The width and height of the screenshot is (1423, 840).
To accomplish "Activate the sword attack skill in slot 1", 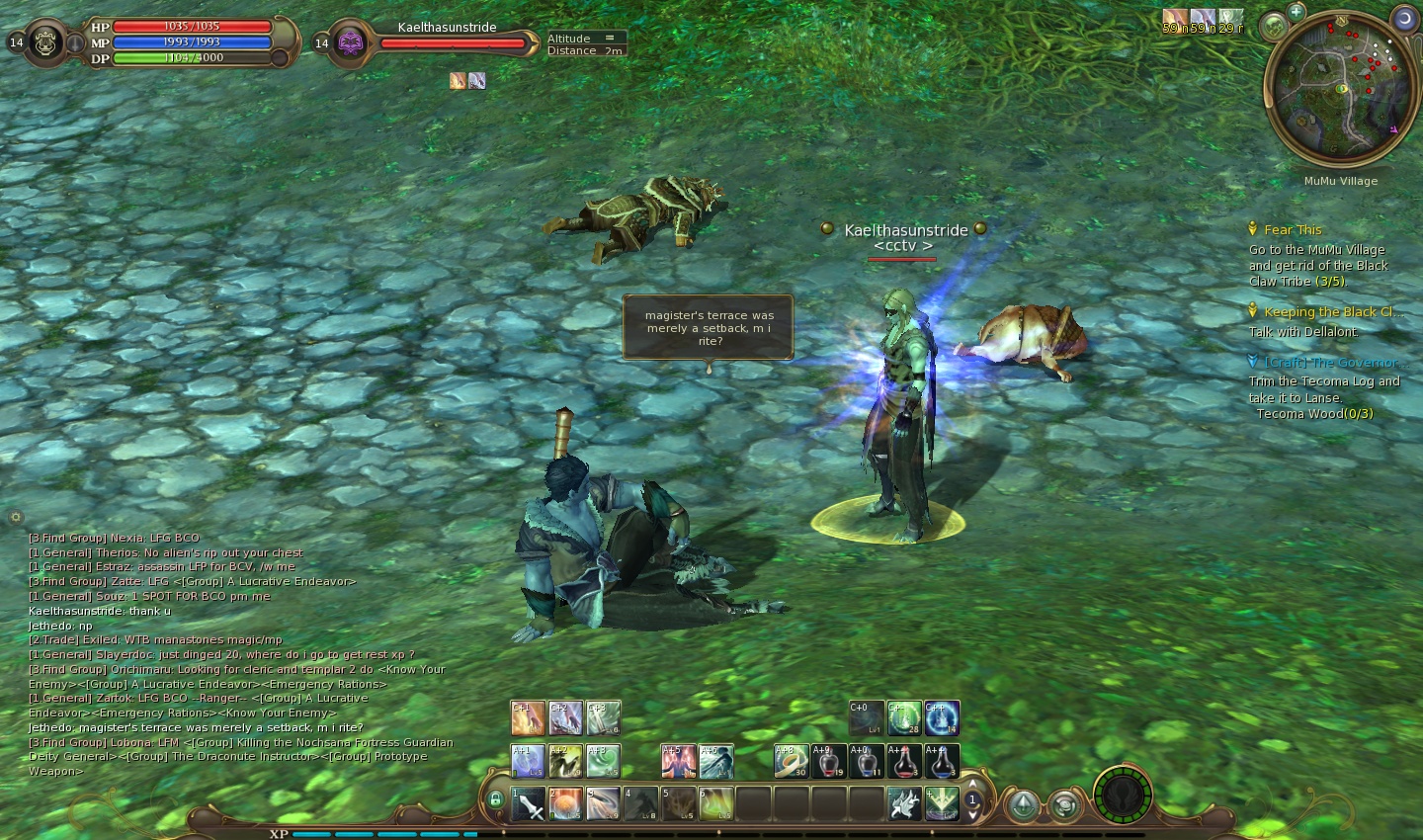I will [528, 803].
